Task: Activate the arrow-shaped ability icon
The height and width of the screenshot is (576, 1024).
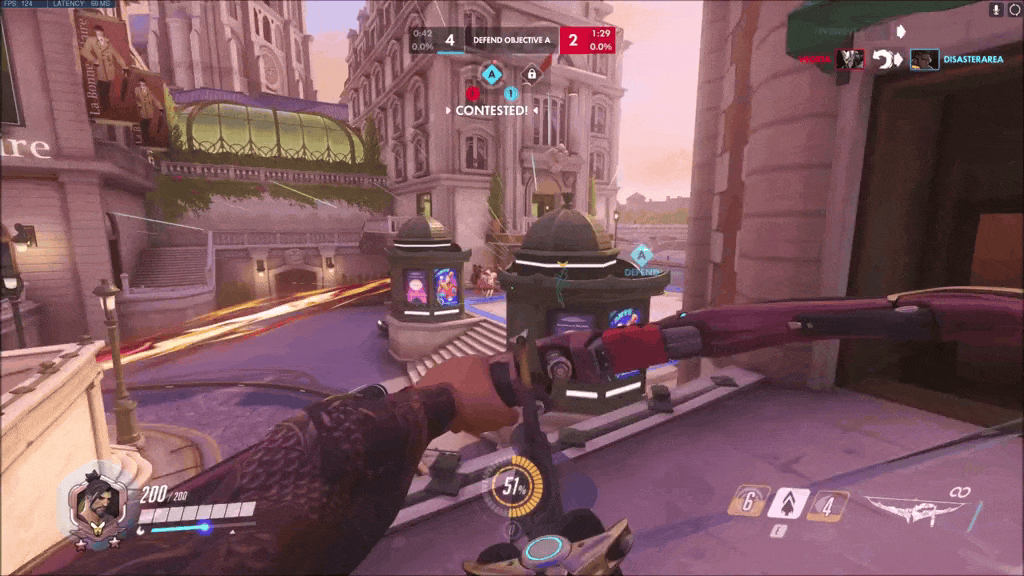Action: click(787, 501)
